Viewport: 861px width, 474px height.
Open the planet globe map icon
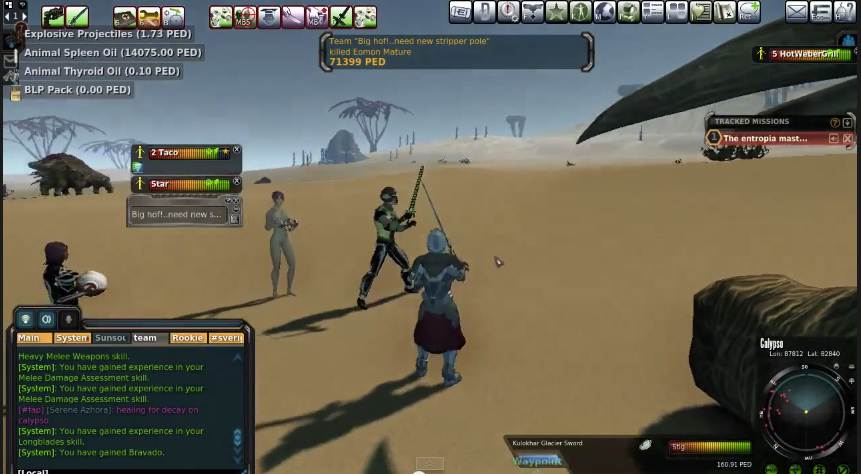click(x=604, y=13)
